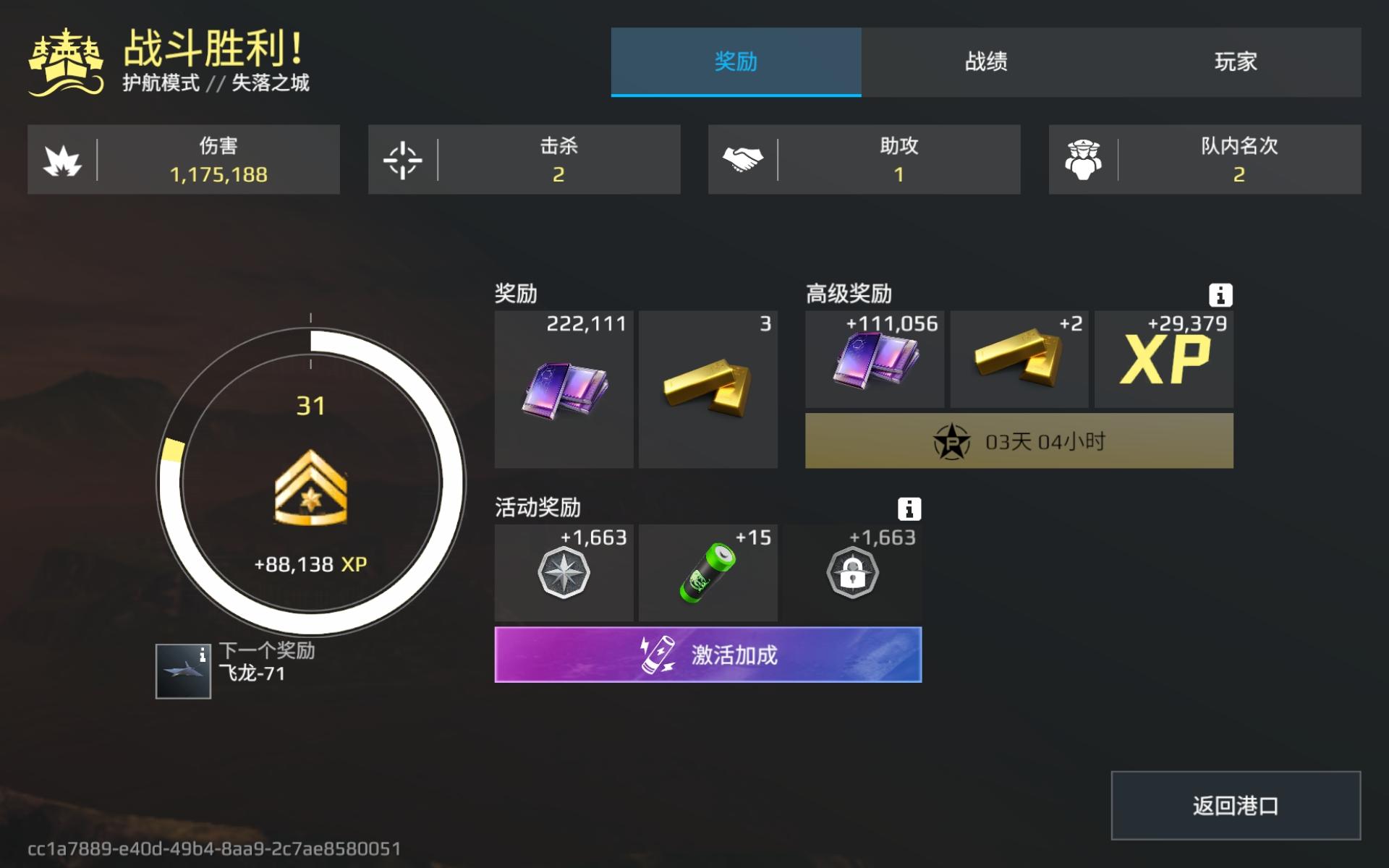Select the kills crosshair icon
Image resolution: width=1389 pixels, height=868 pixels.
pyautogui.click(x=402, y=159)
